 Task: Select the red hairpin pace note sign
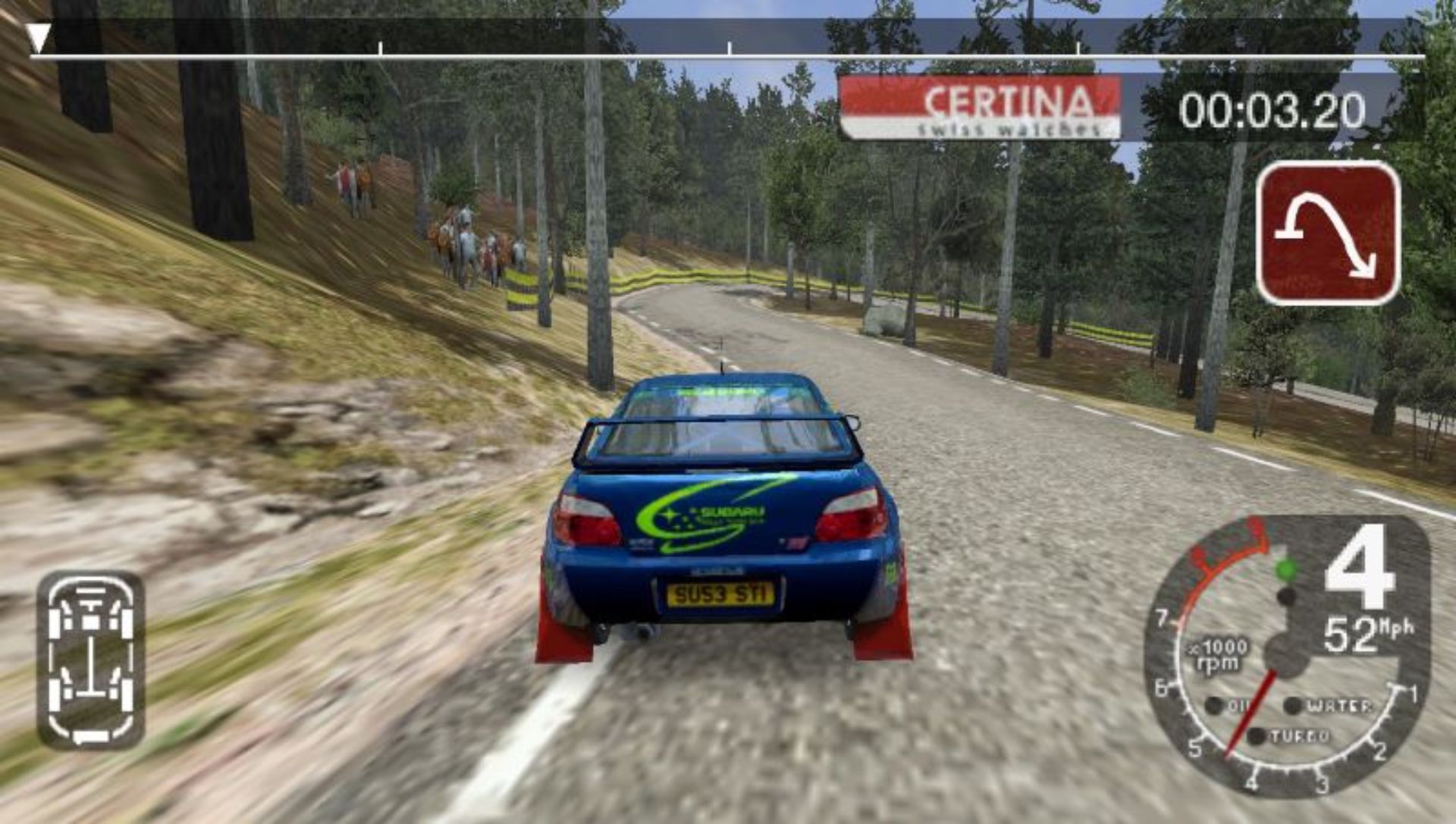pos(1328,233)
